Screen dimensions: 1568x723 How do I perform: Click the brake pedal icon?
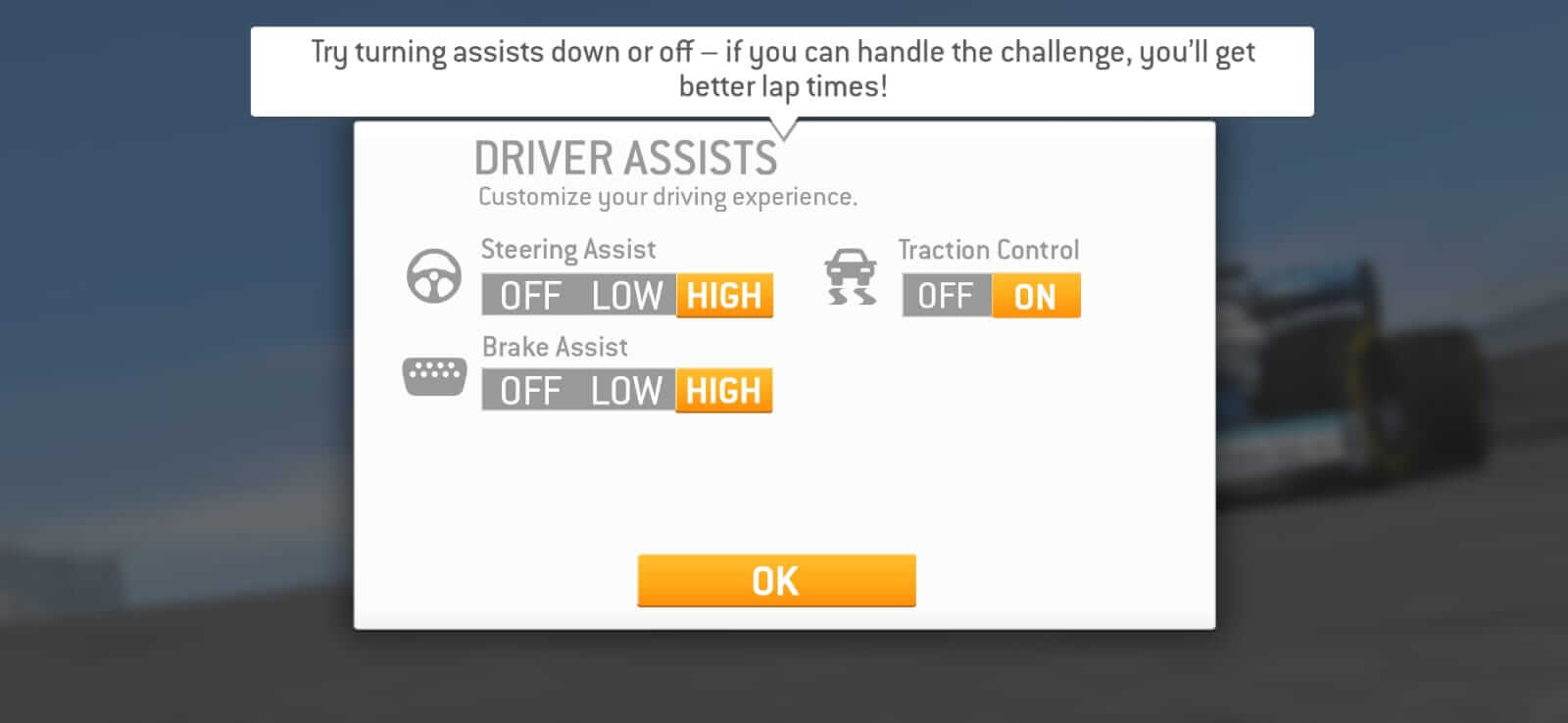point(434,373)
